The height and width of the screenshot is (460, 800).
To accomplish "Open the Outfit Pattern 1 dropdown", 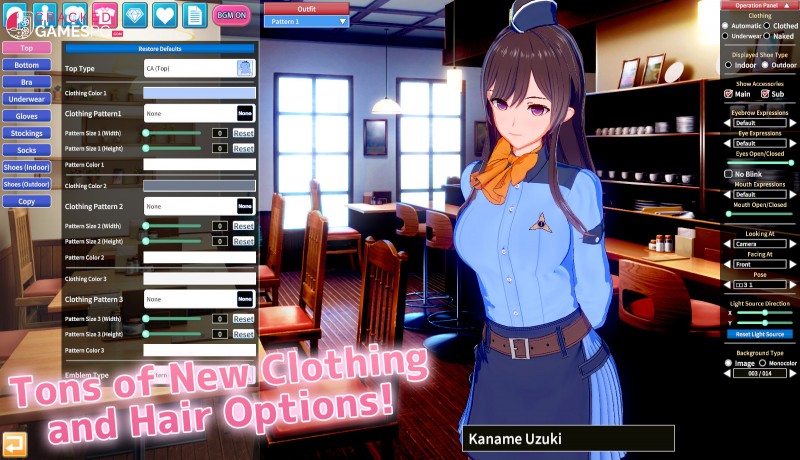I will pyautogui.click(x=307, y=21).
